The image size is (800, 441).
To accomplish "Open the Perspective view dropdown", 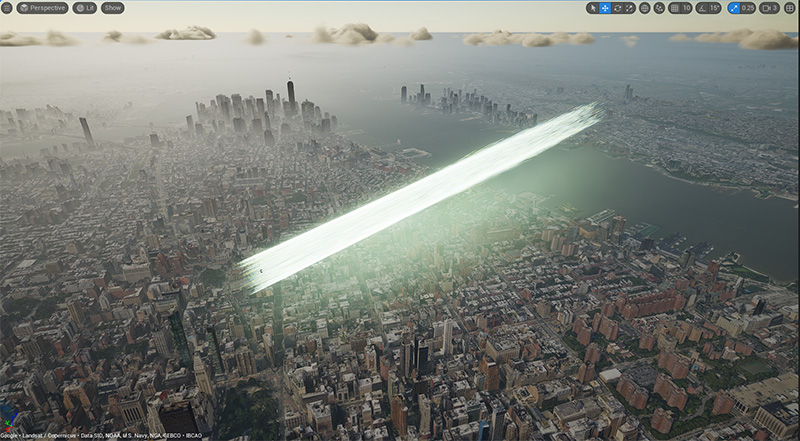I will 42,8.
